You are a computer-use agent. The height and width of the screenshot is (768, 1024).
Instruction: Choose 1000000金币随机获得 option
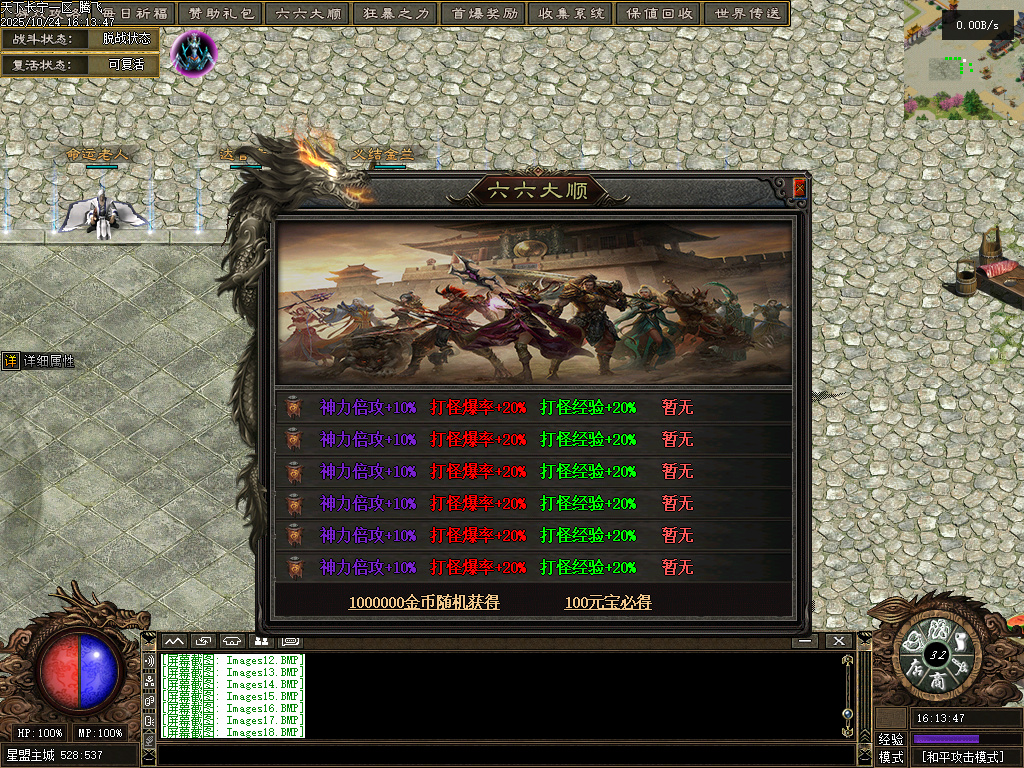424,602
